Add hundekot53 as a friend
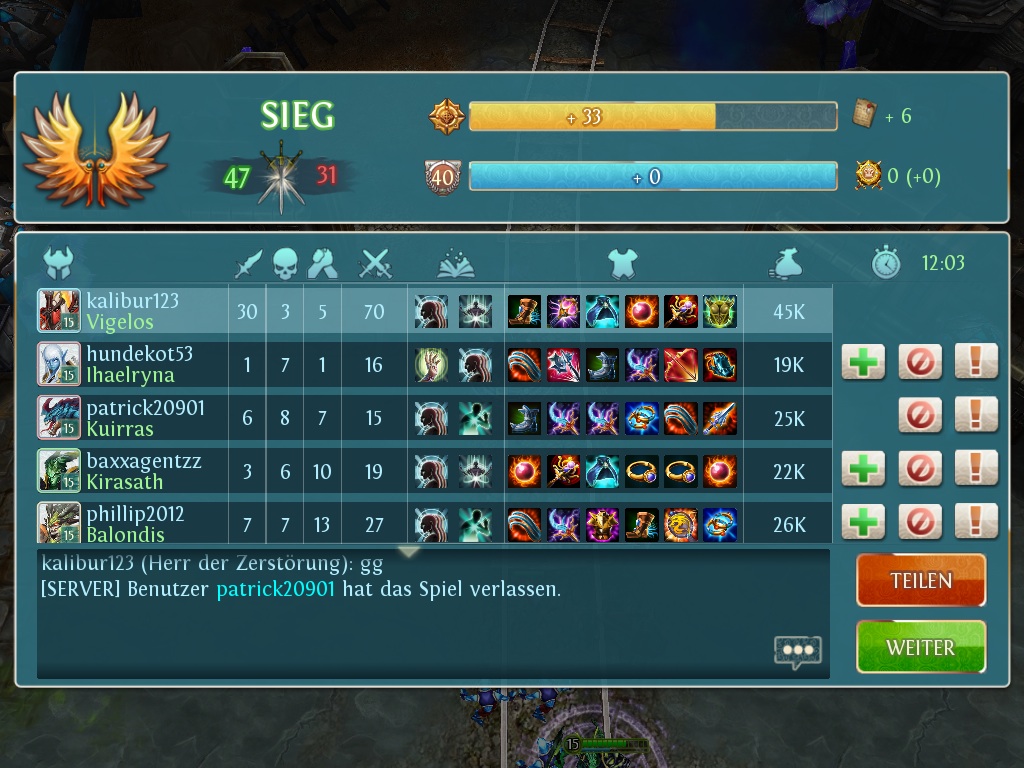 [863, 362]
